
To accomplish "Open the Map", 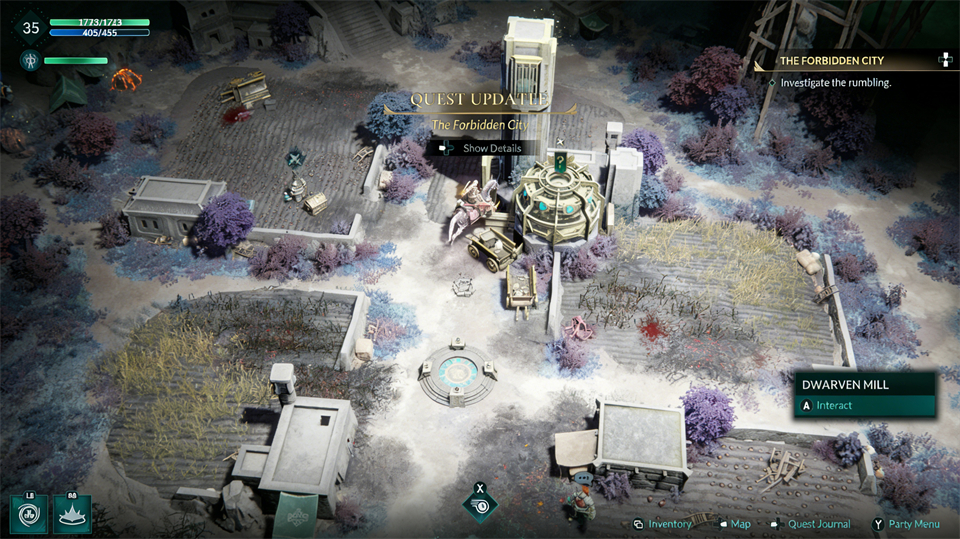I will pyautogui.click(x=739, y=524).
